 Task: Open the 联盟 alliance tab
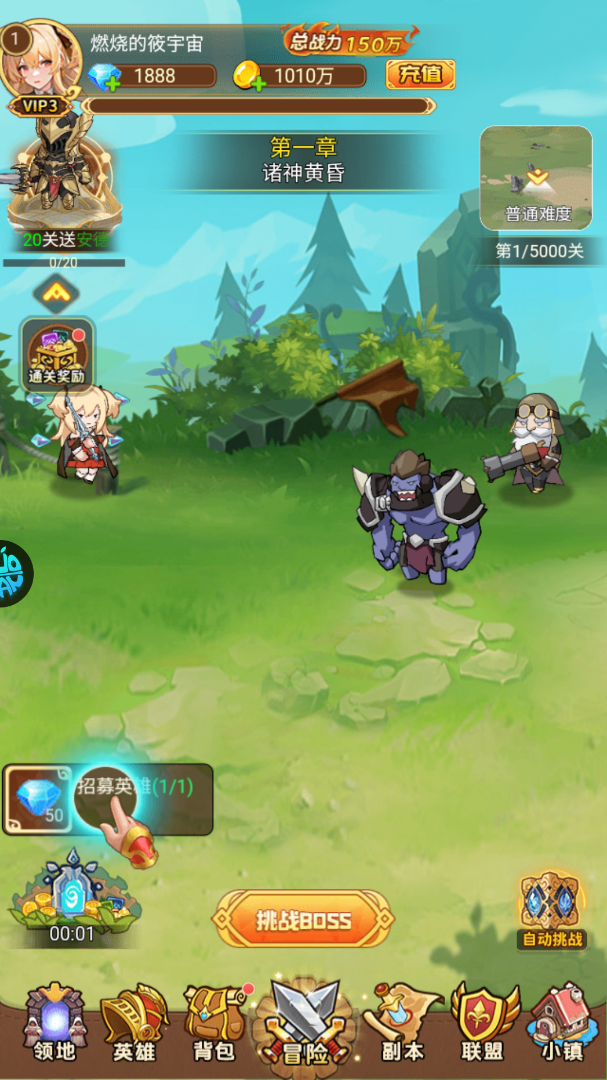[482, 1022]
